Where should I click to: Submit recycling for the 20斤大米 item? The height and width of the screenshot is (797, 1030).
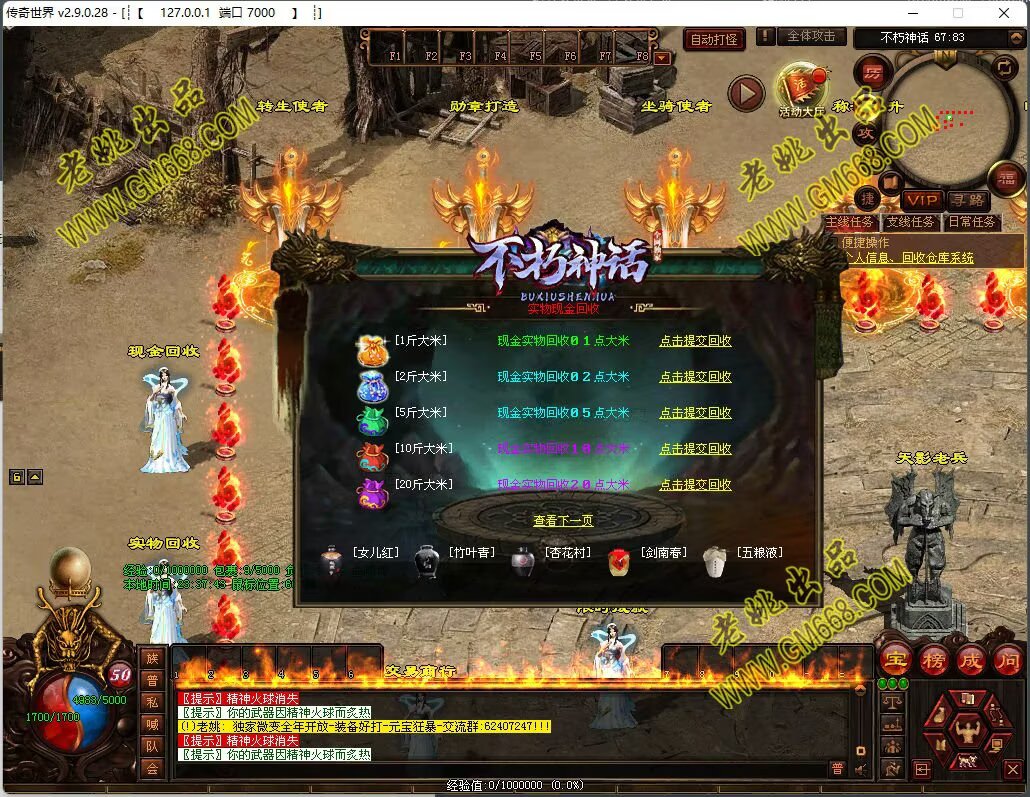pos(695,485)
